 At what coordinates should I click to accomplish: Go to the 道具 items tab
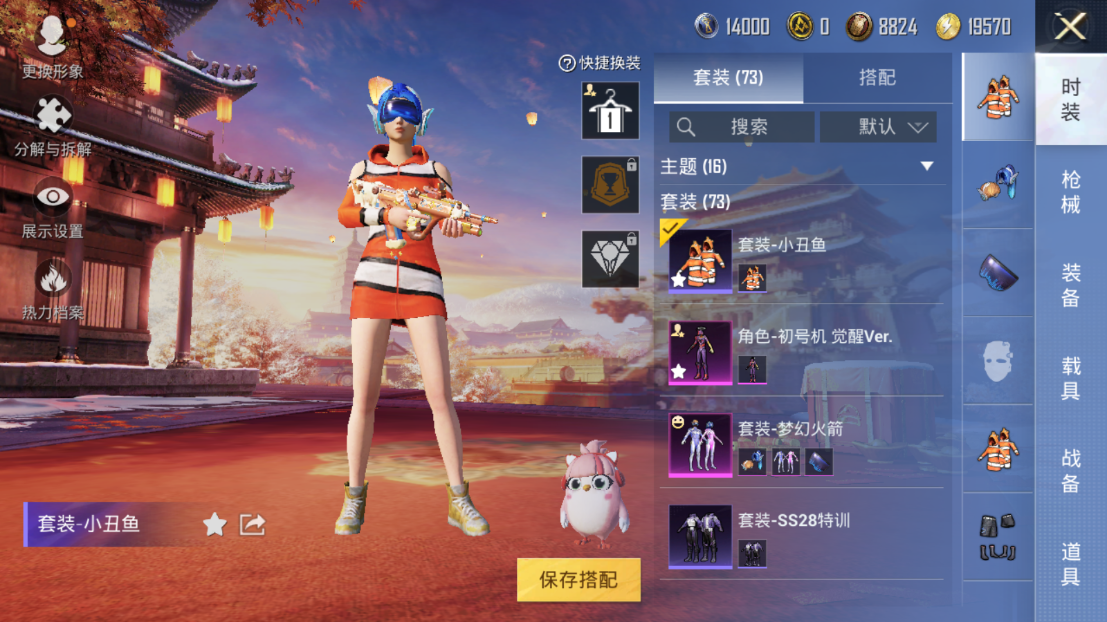click(x=1070, y=563)
